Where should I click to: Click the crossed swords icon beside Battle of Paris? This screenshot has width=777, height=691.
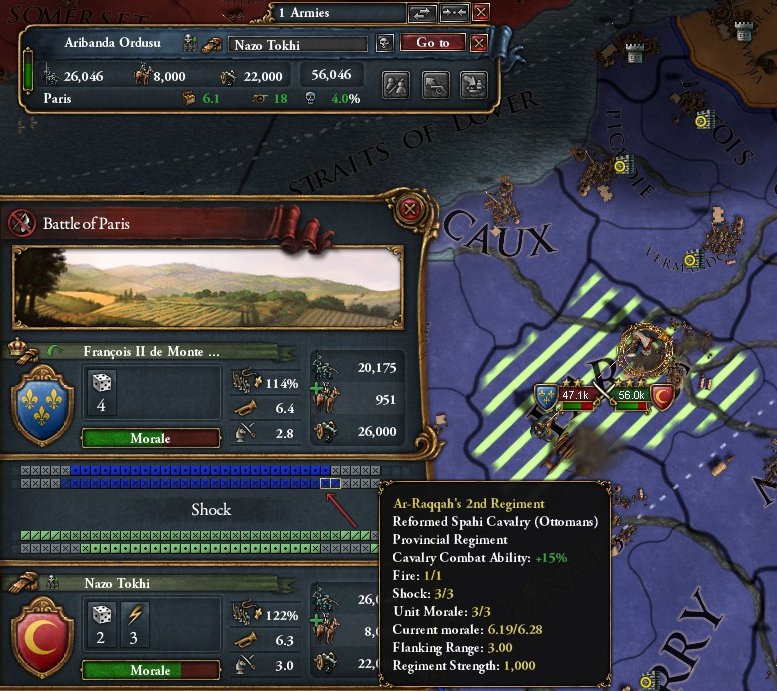click(x=22, y=222)
